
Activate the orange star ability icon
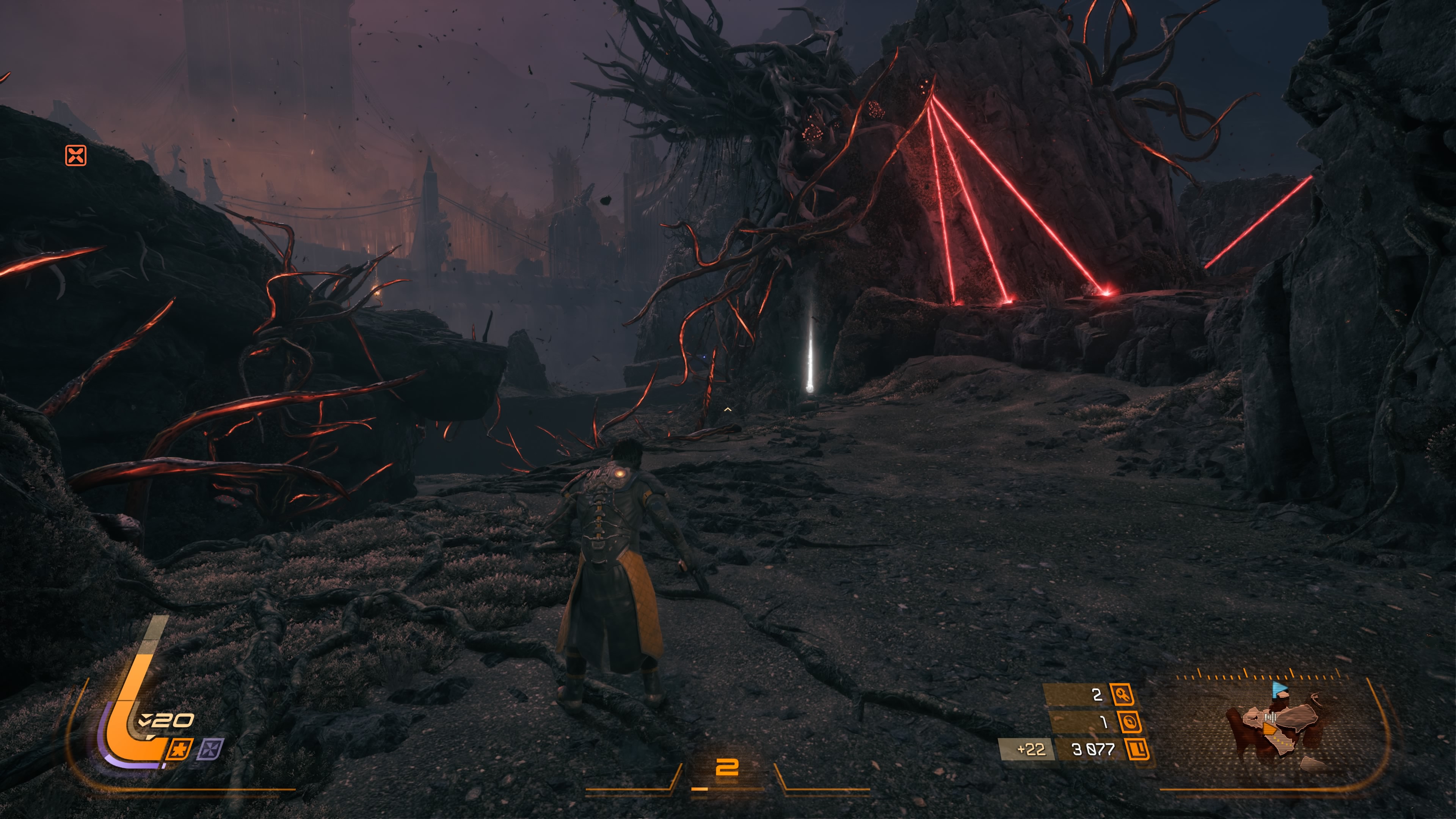[x=180, y=750]
